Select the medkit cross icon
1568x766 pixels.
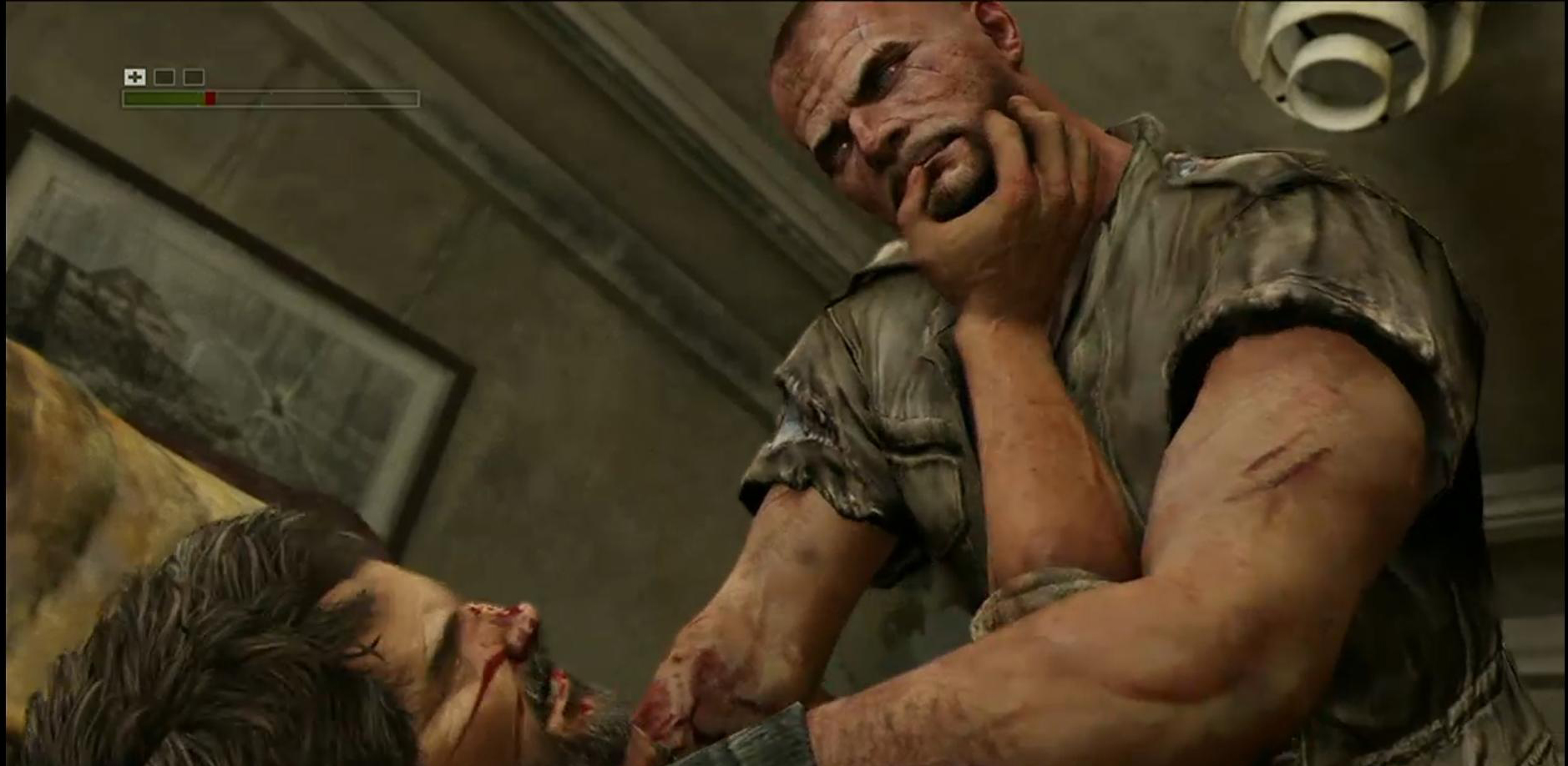pos(134,77)
